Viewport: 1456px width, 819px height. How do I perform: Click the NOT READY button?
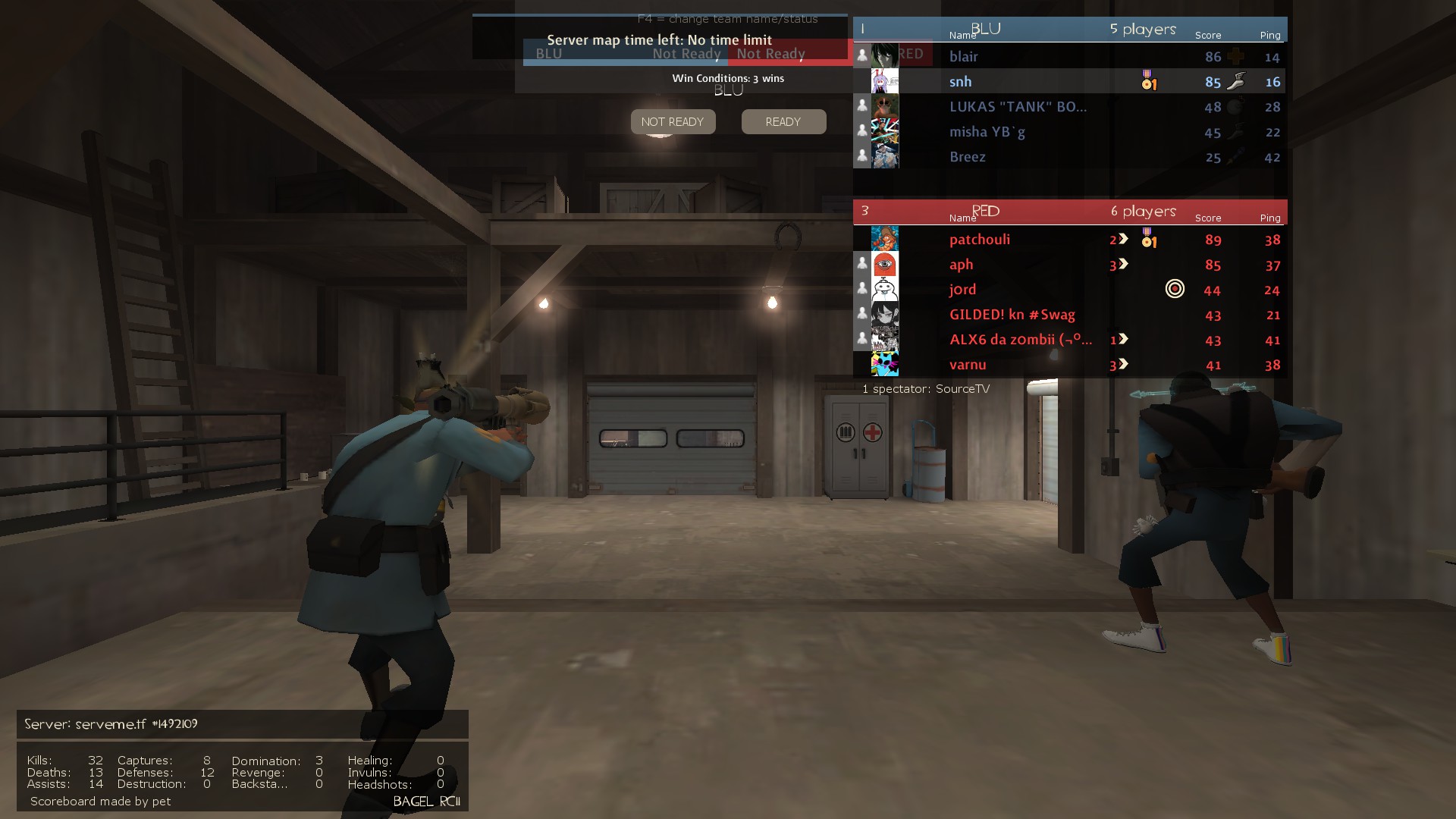pyautogui.click(x=673, y=122)
